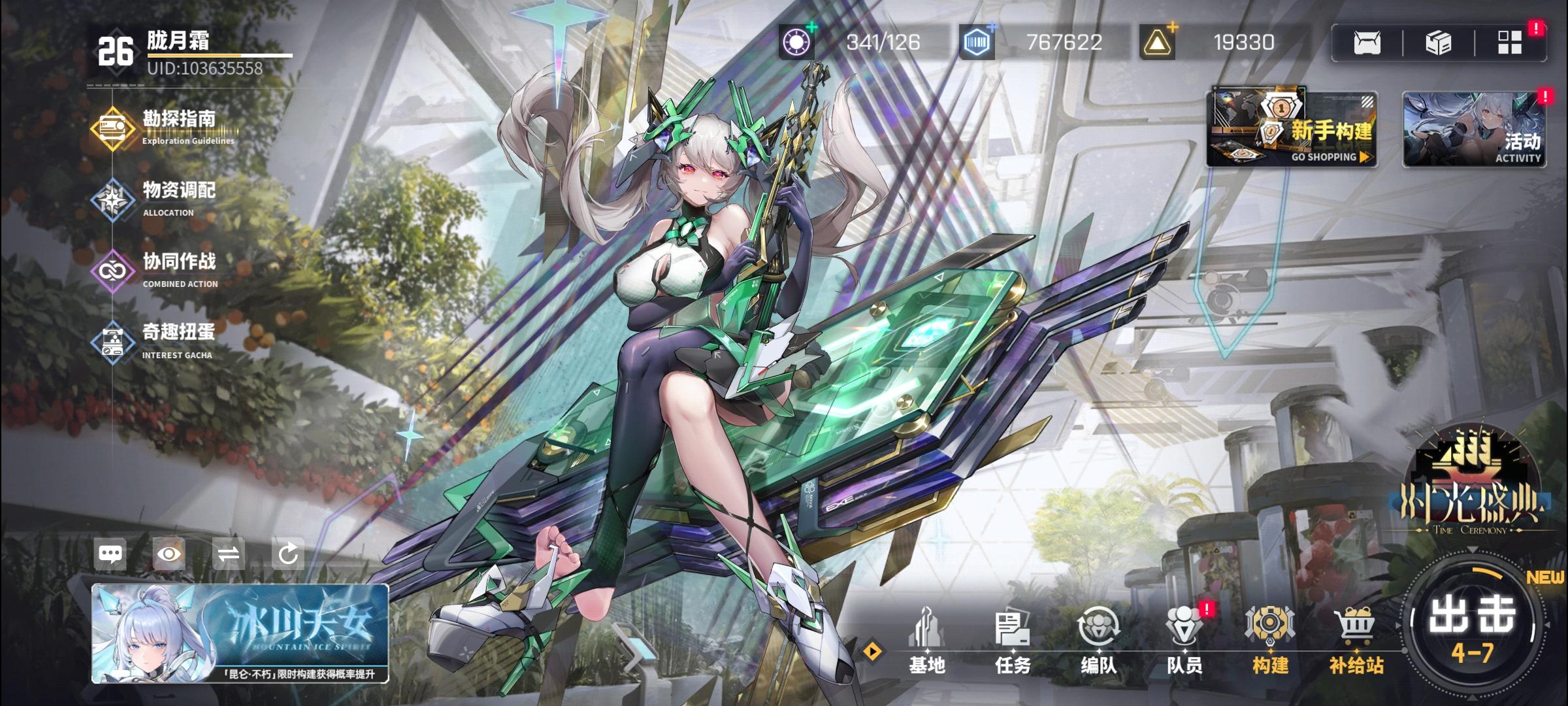Image resolution: width=1568 pixels, height=706 pixels.
Task: Switch displayed character using the arrows toggle
Action: [x=228, y=554]
